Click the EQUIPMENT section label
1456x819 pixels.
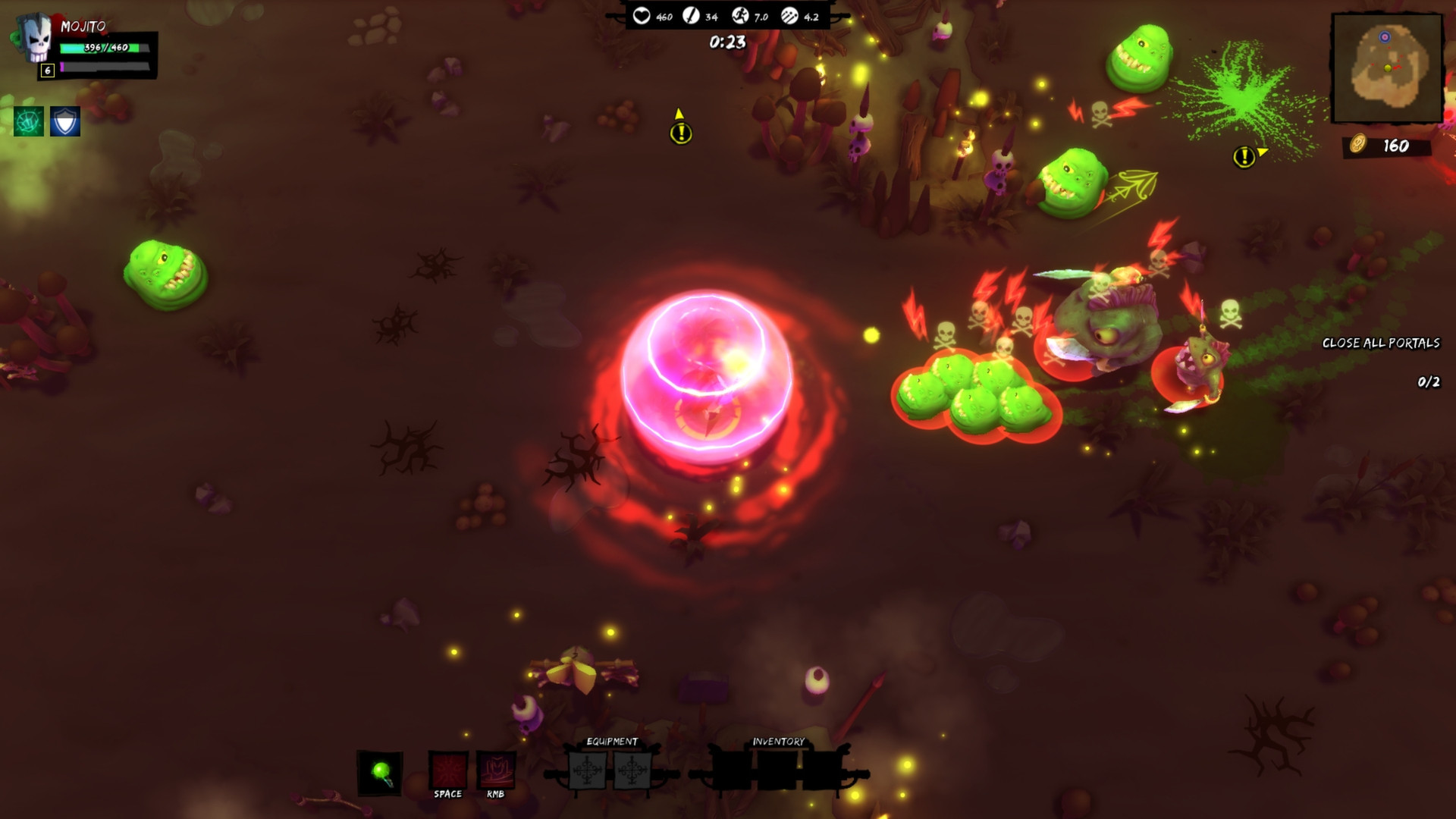tap(611, 741)
